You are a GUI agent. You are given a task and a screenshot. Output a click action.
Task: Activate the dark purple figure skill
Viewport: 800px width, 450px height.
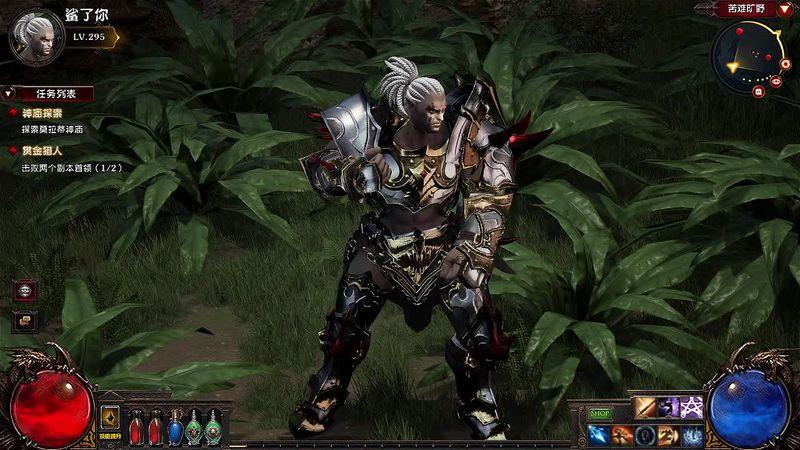coord(670,408)
